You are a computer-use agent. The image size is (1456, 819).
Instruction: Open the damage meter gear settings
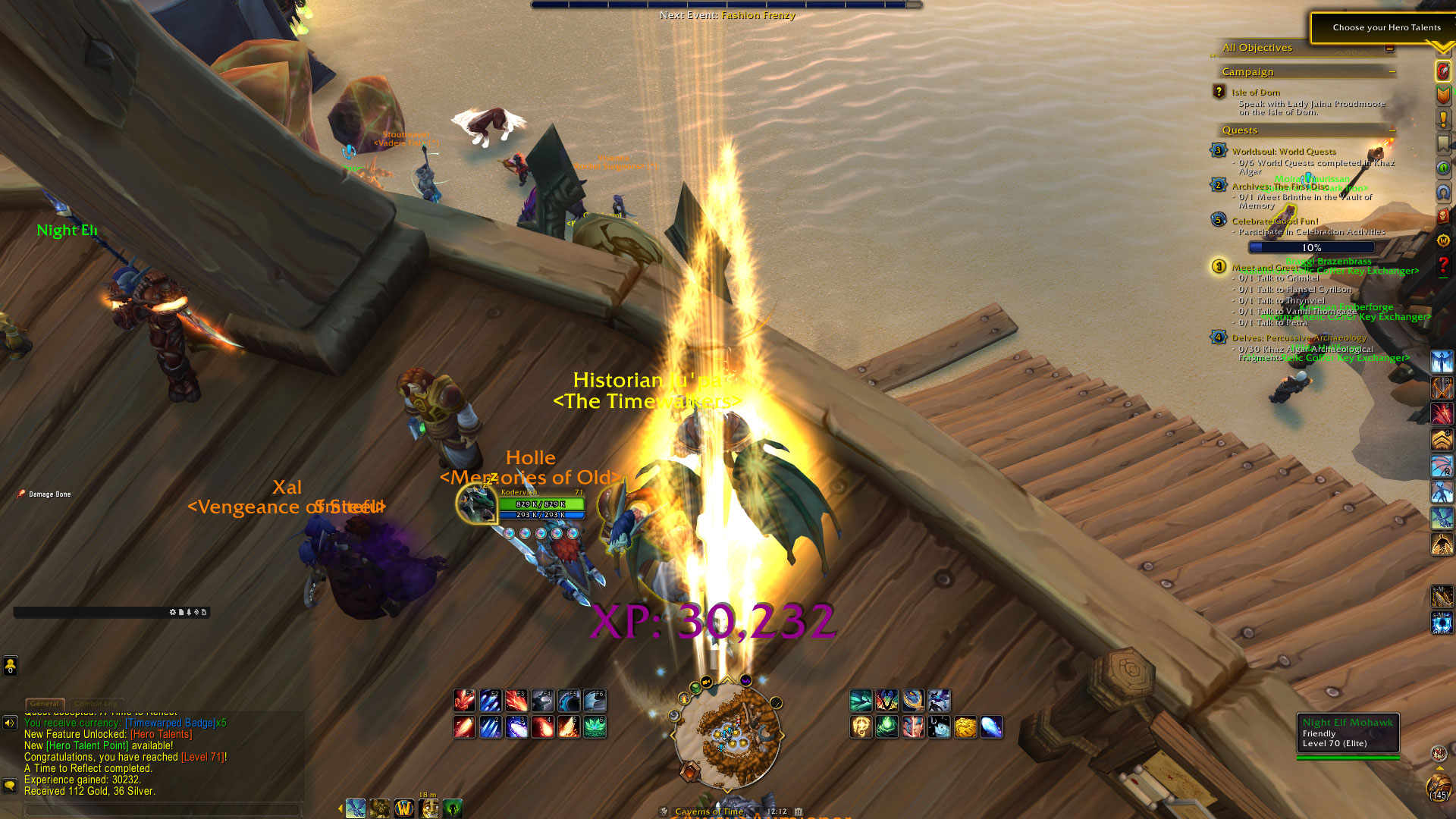pyautogui.click(x=173, y=612)
